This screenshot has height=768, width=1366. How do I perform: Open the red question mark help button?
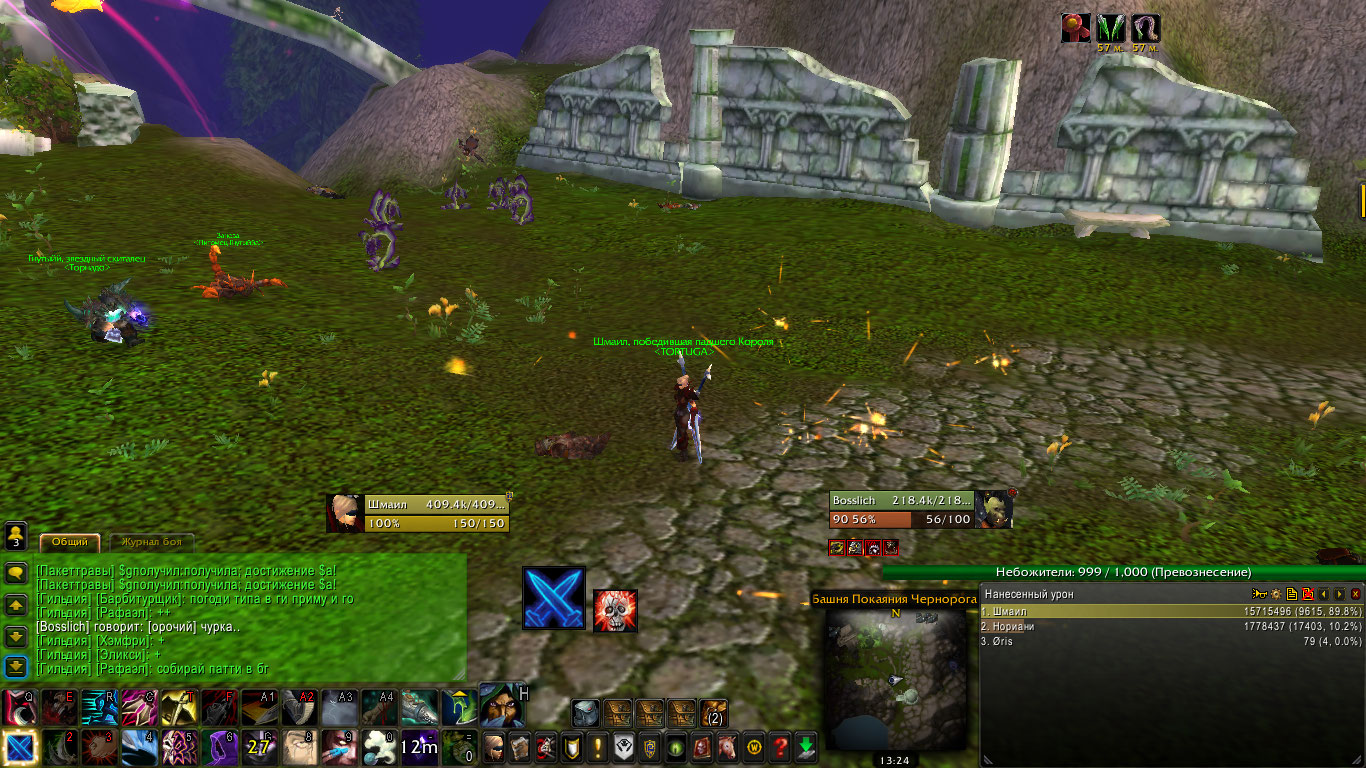(x=780, y=746)
